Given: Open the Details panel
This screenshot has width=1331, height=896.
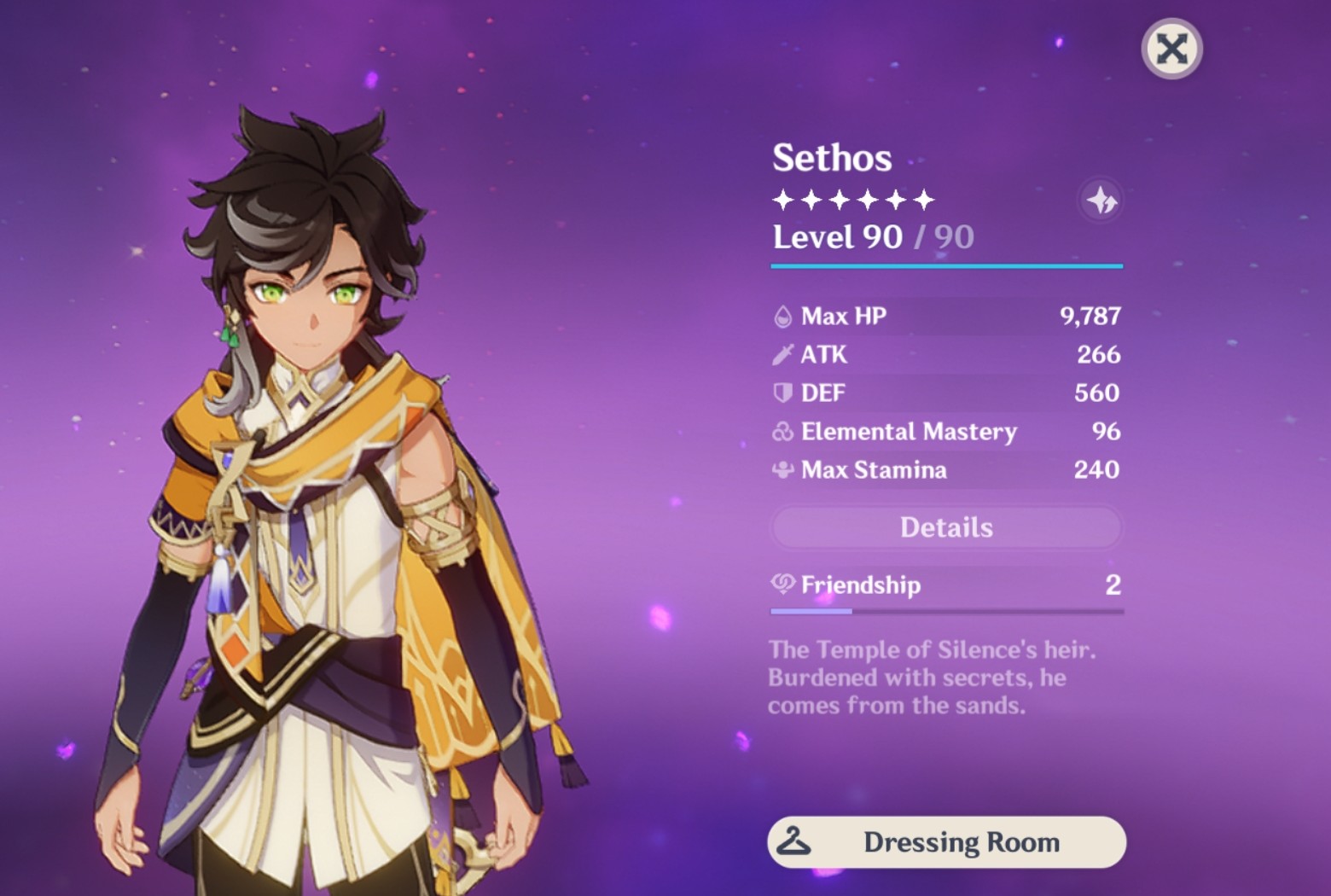Looking at the screenshot, I should [946, 527].
